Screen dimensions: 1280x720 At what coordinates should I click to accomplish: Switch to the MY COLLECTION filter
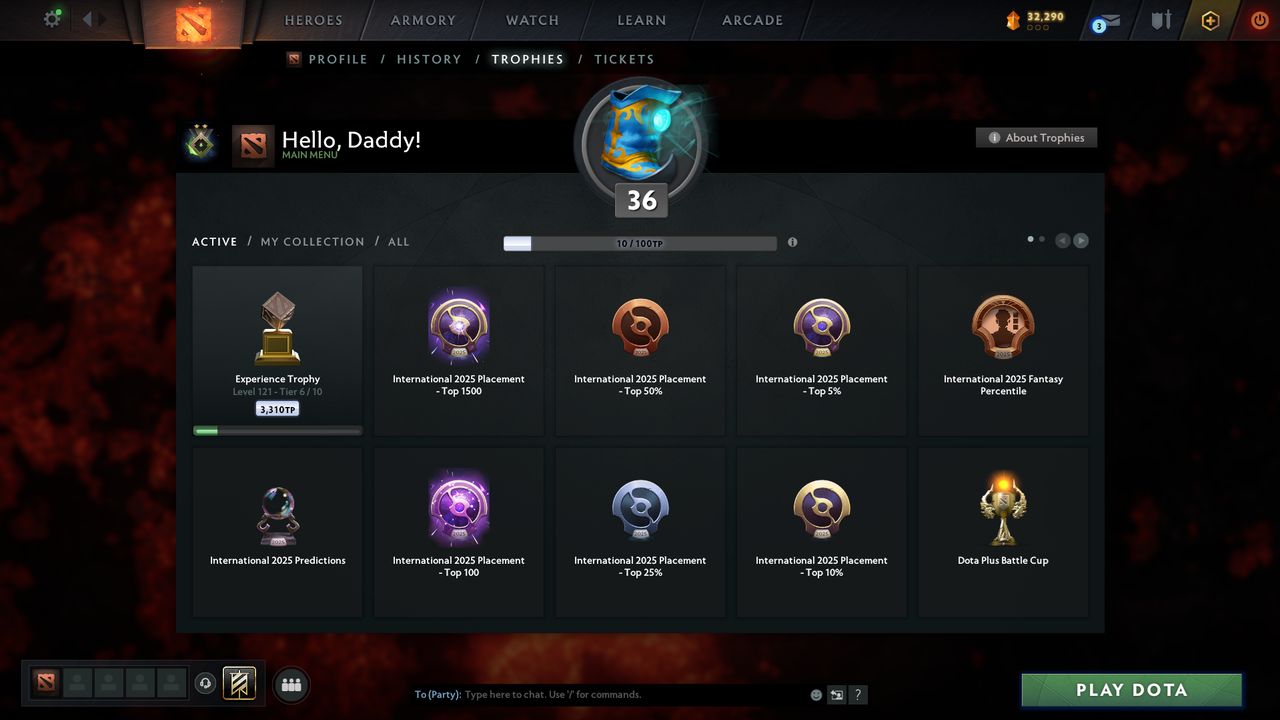(312, 241)
